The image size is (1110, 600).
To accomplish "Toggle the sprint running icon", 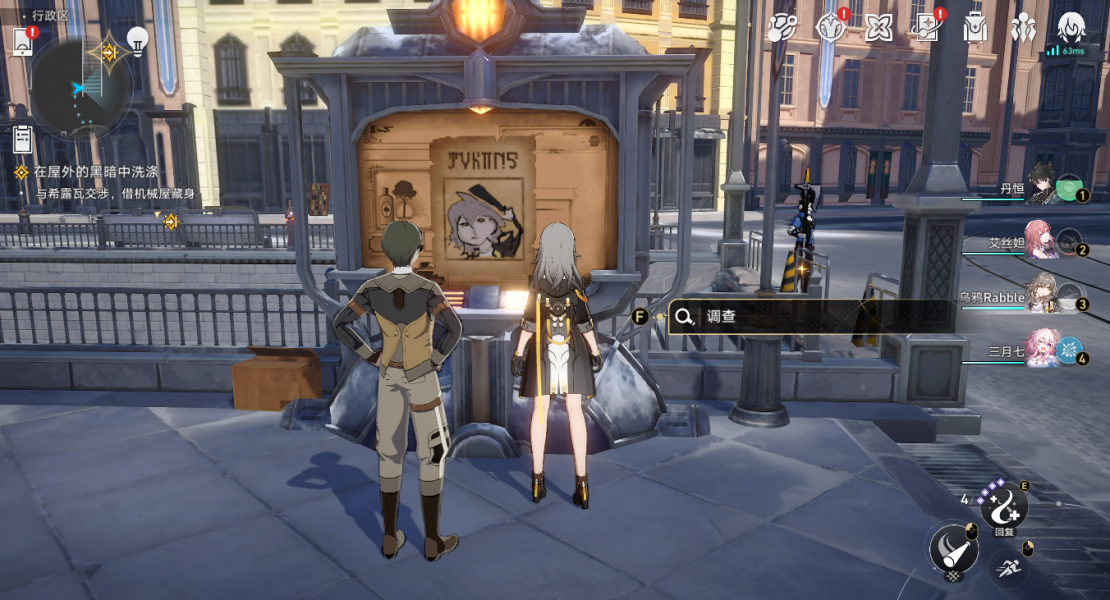I will 1008,566.
